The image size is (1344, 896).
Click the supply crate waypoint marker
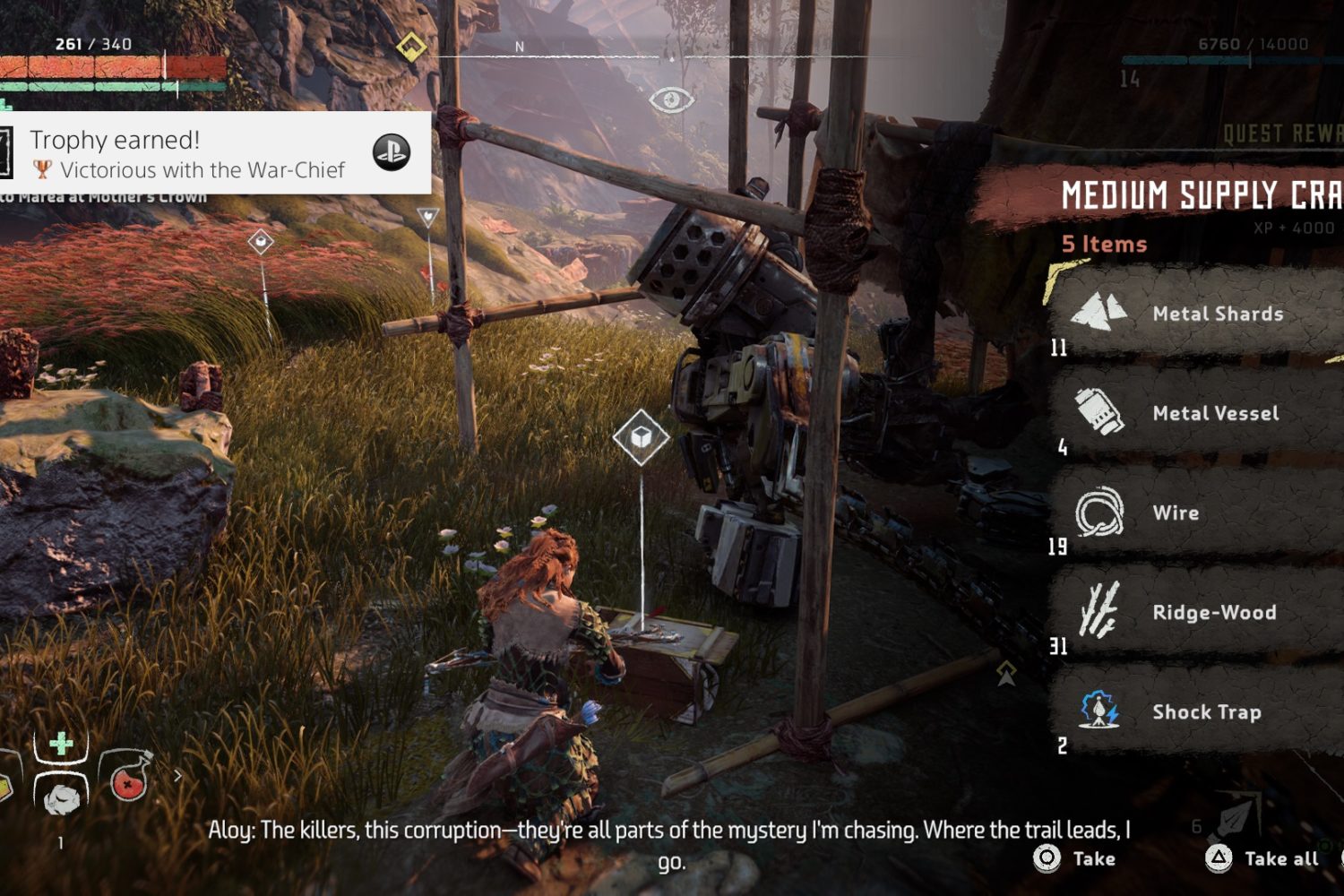641,437
